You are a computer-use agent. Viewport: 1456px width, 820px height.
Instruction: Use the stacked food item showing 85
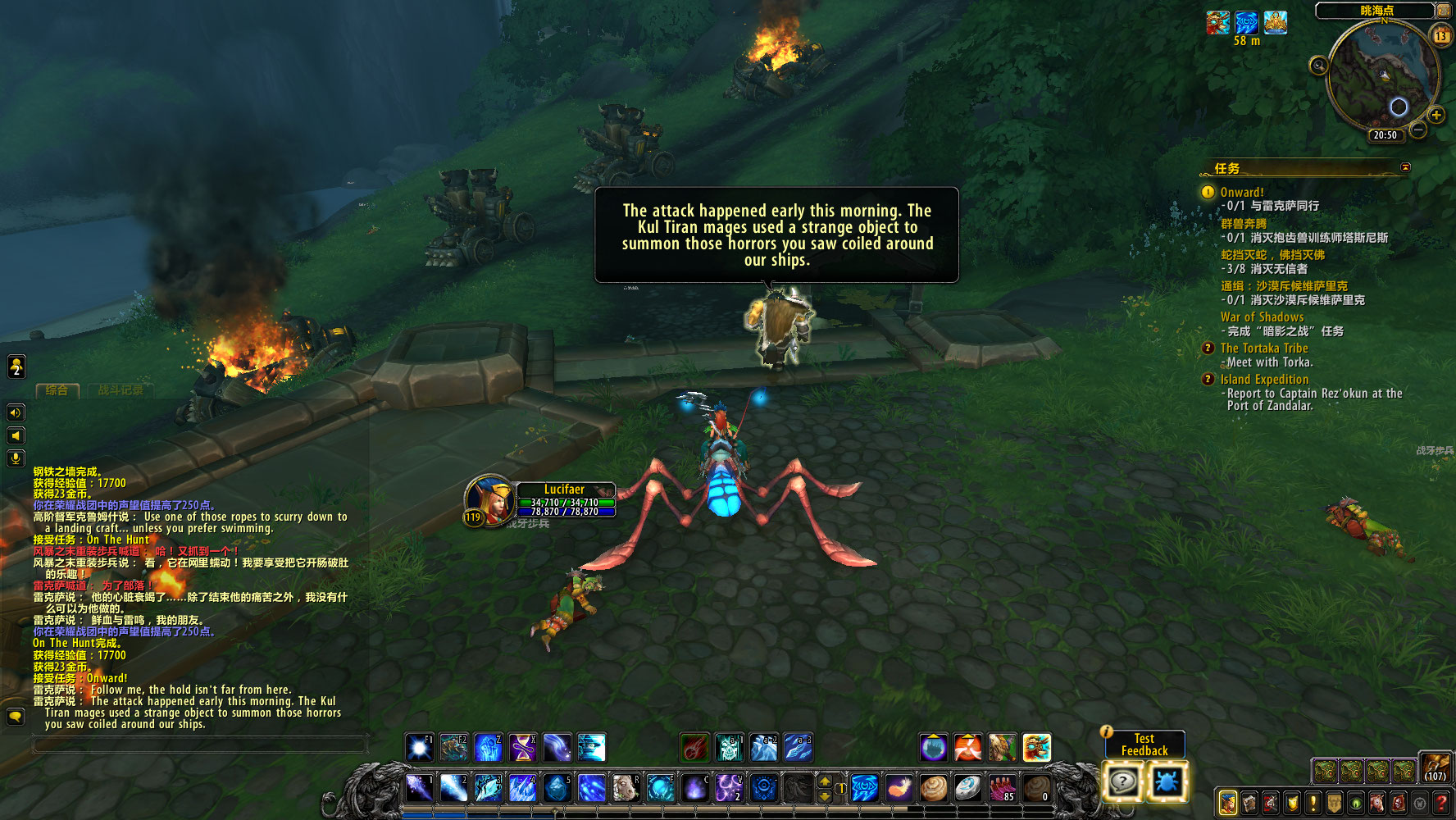click(x=1002, y=788)
